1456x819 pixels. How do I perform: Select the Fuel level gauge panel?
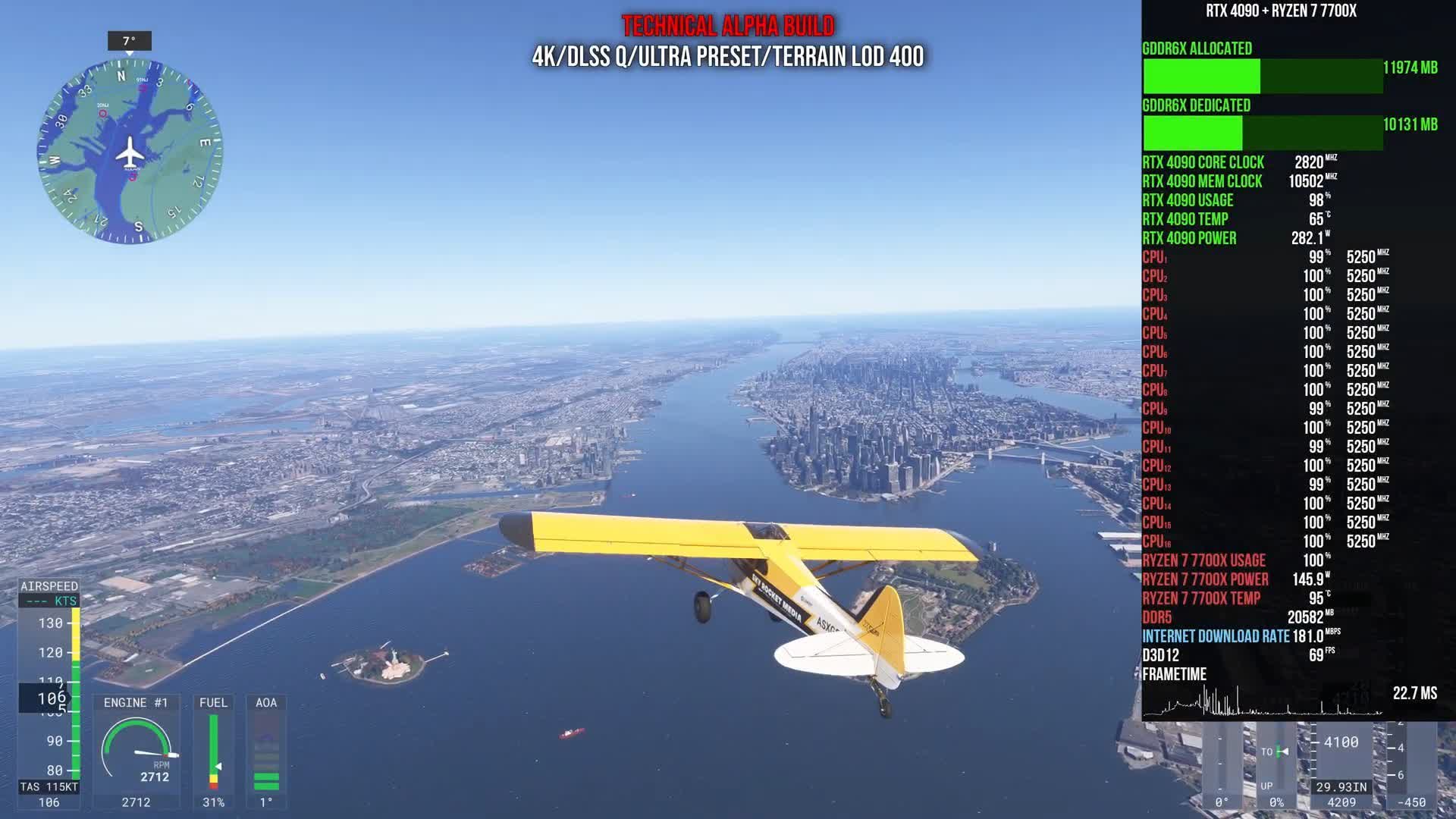click(x=213, y=751)
